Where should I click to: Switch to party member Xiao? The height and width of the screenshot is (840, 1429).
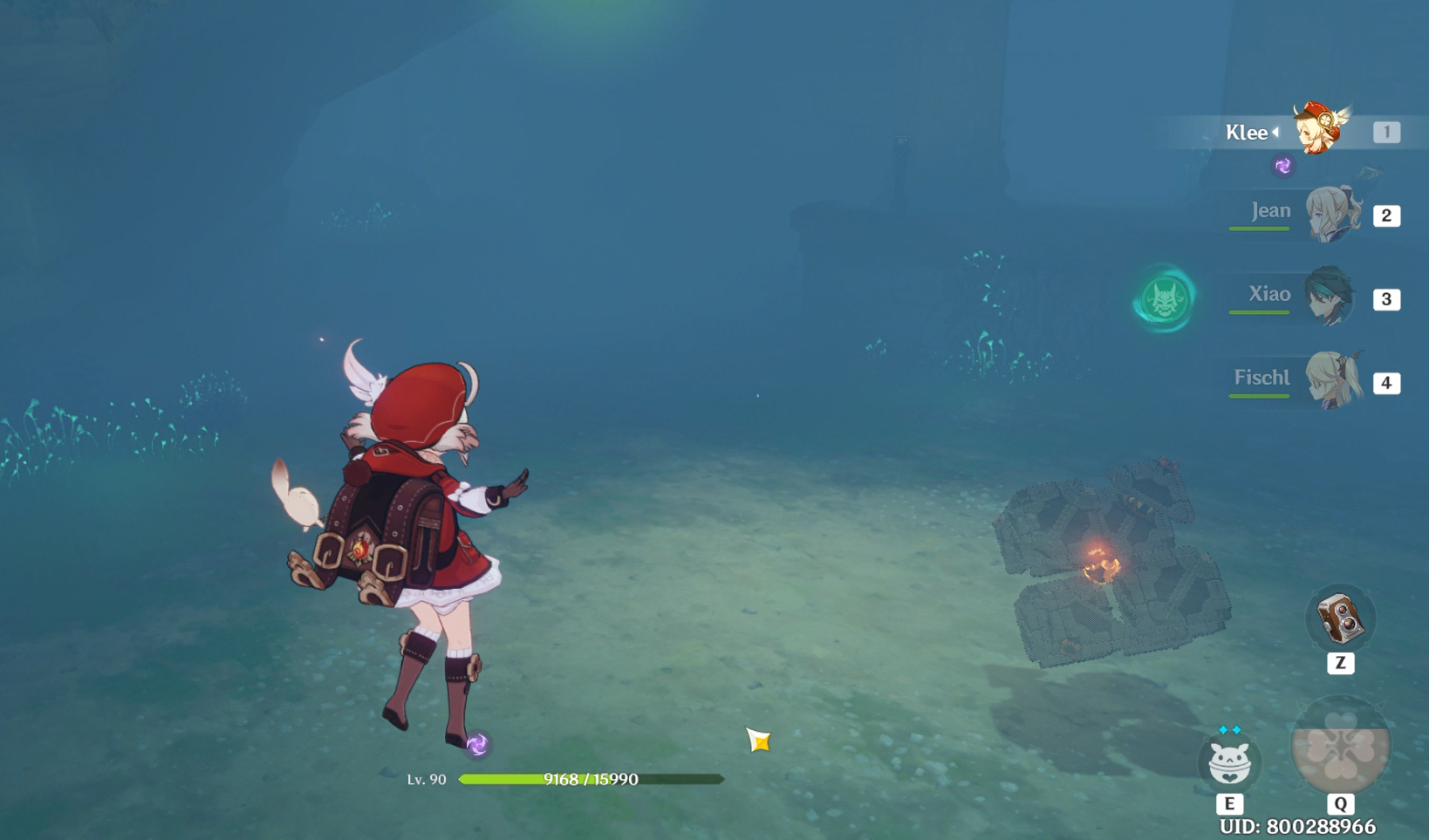tap(1329, 297)
